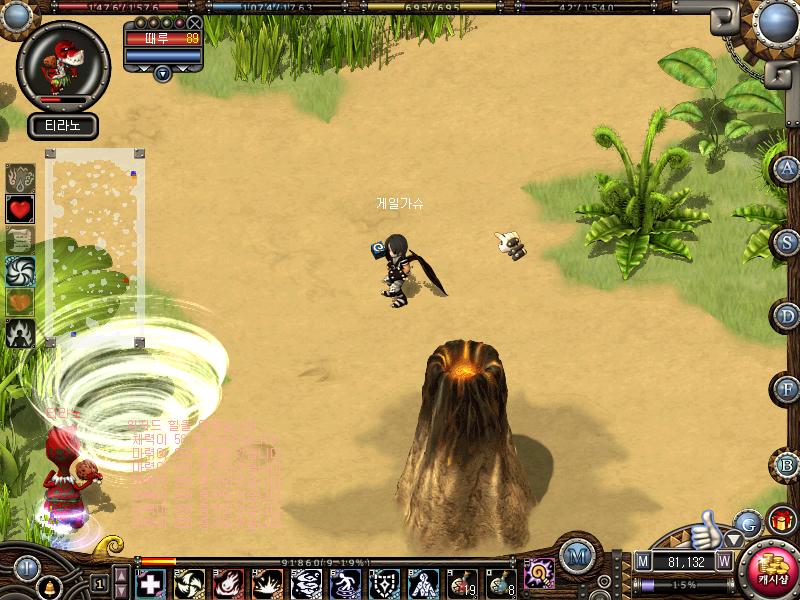Click the S side panel button

[x=788, y=241]
